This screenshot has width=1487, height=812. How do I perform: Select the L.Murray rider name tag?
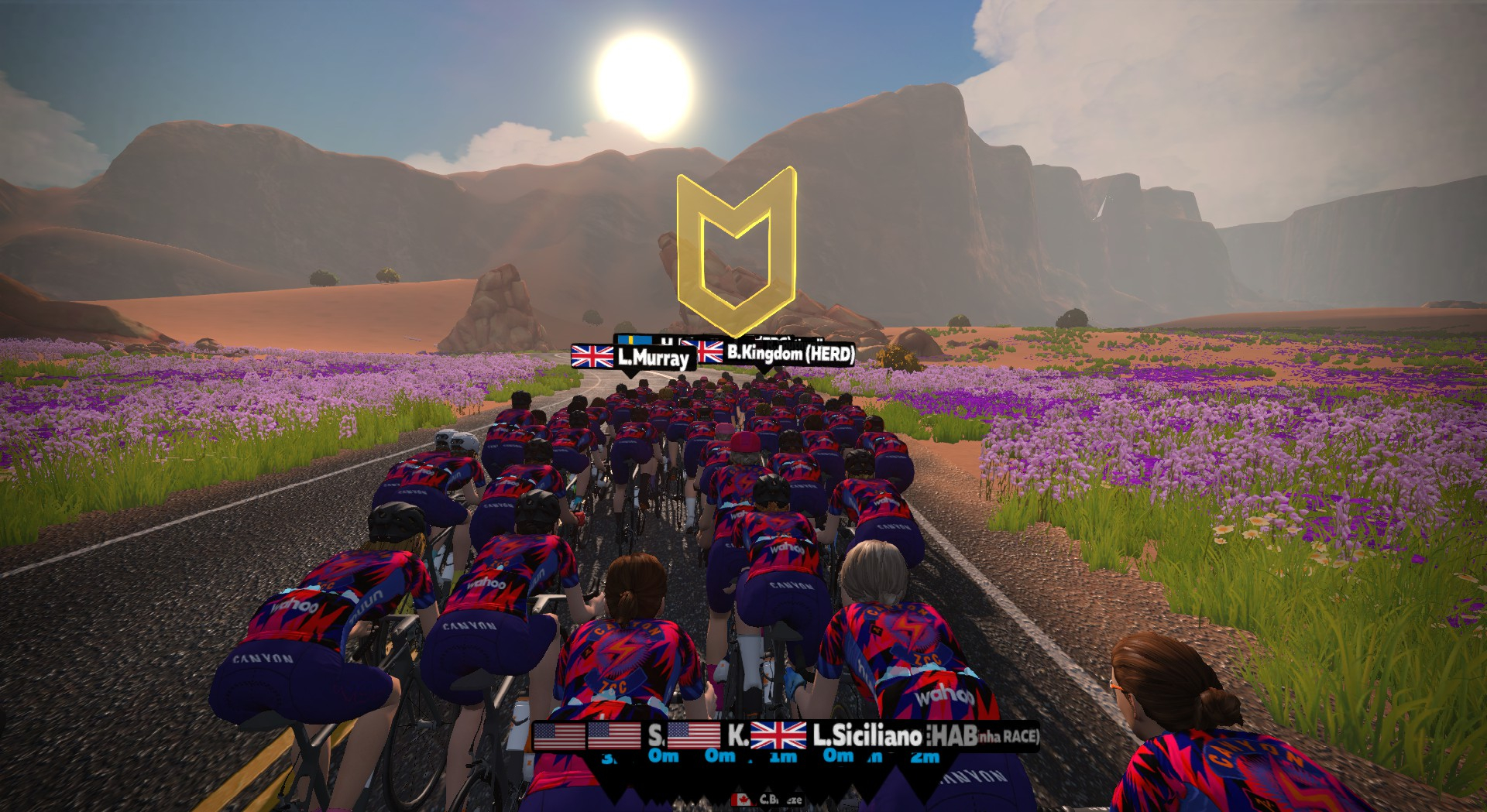632,357
